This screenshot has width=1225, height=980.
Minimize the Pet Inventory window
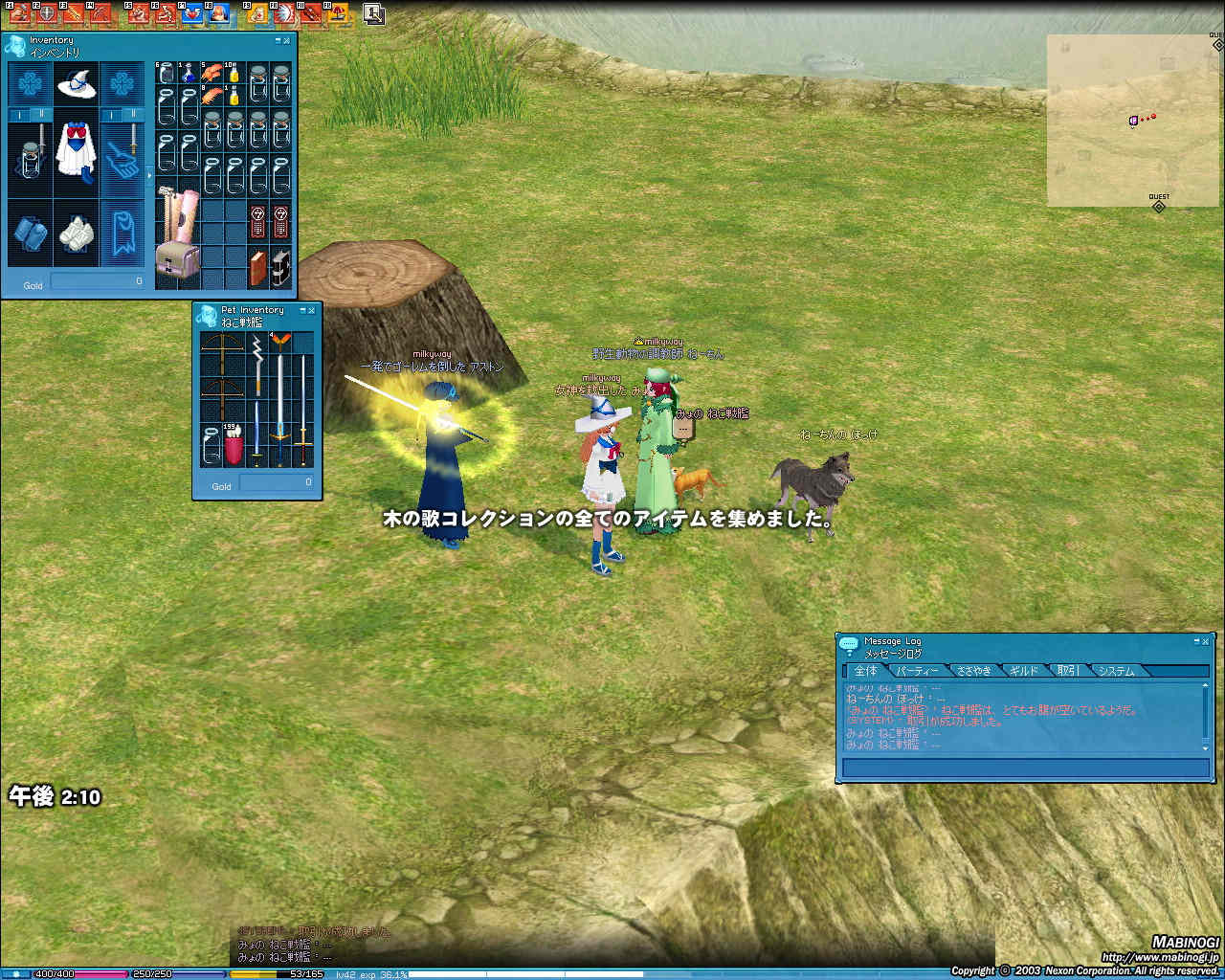(303, 310)
